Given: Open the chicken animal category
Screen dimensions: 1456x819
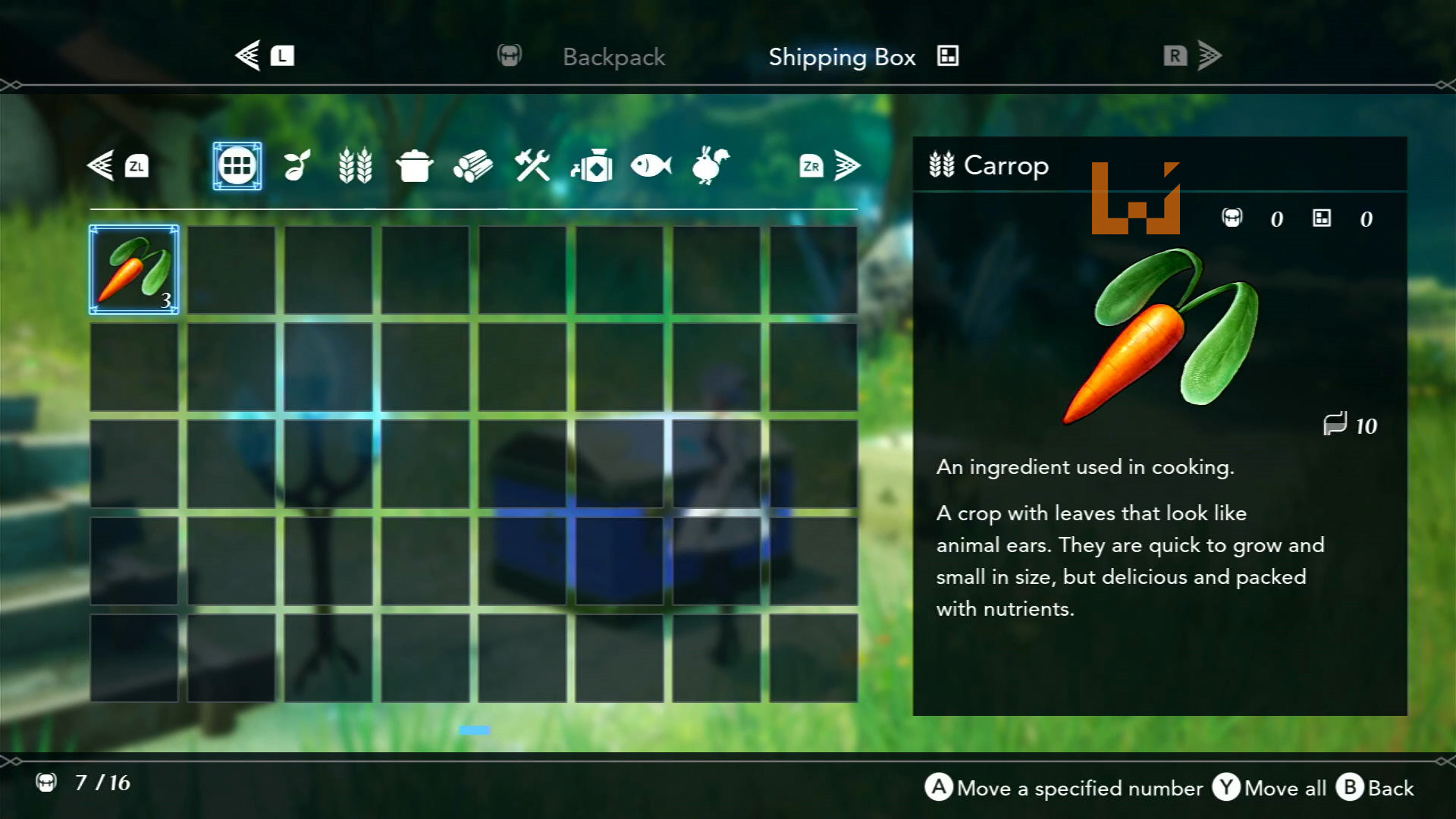Looking at the screenshot, I should coord(710,165).
